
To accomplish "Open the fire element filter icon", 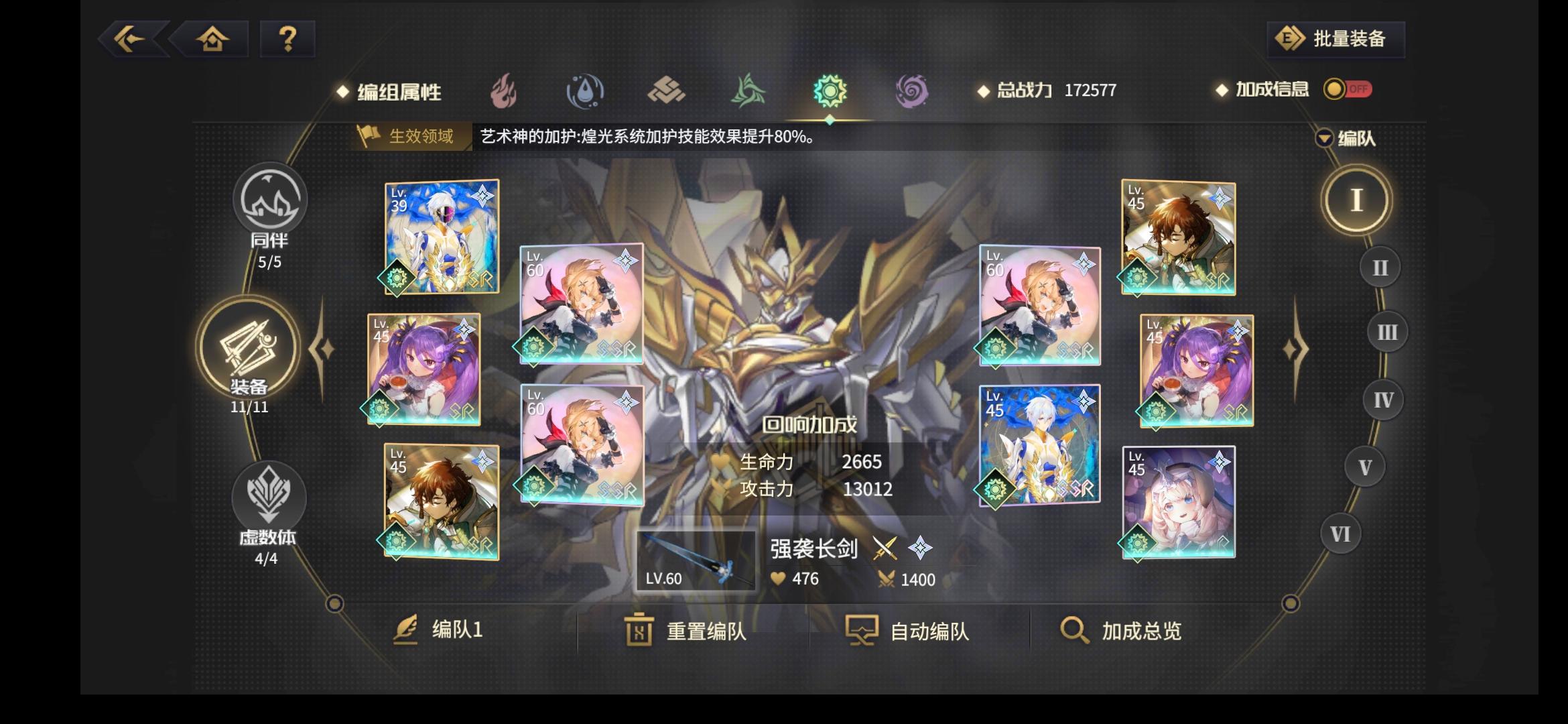I will (504, 93).
